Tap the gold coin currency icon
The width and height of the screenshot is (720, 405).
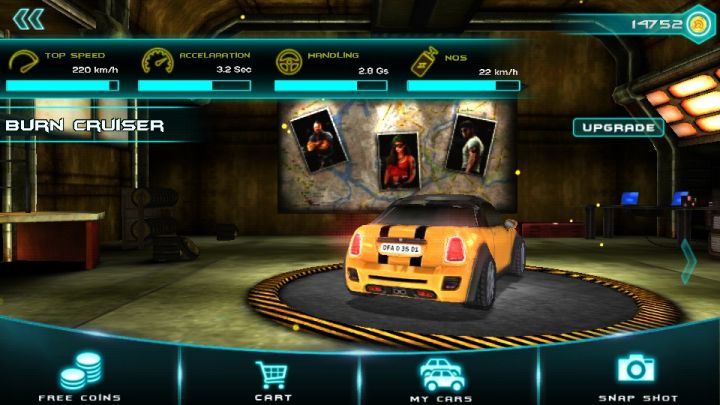[x=697, y=23]
